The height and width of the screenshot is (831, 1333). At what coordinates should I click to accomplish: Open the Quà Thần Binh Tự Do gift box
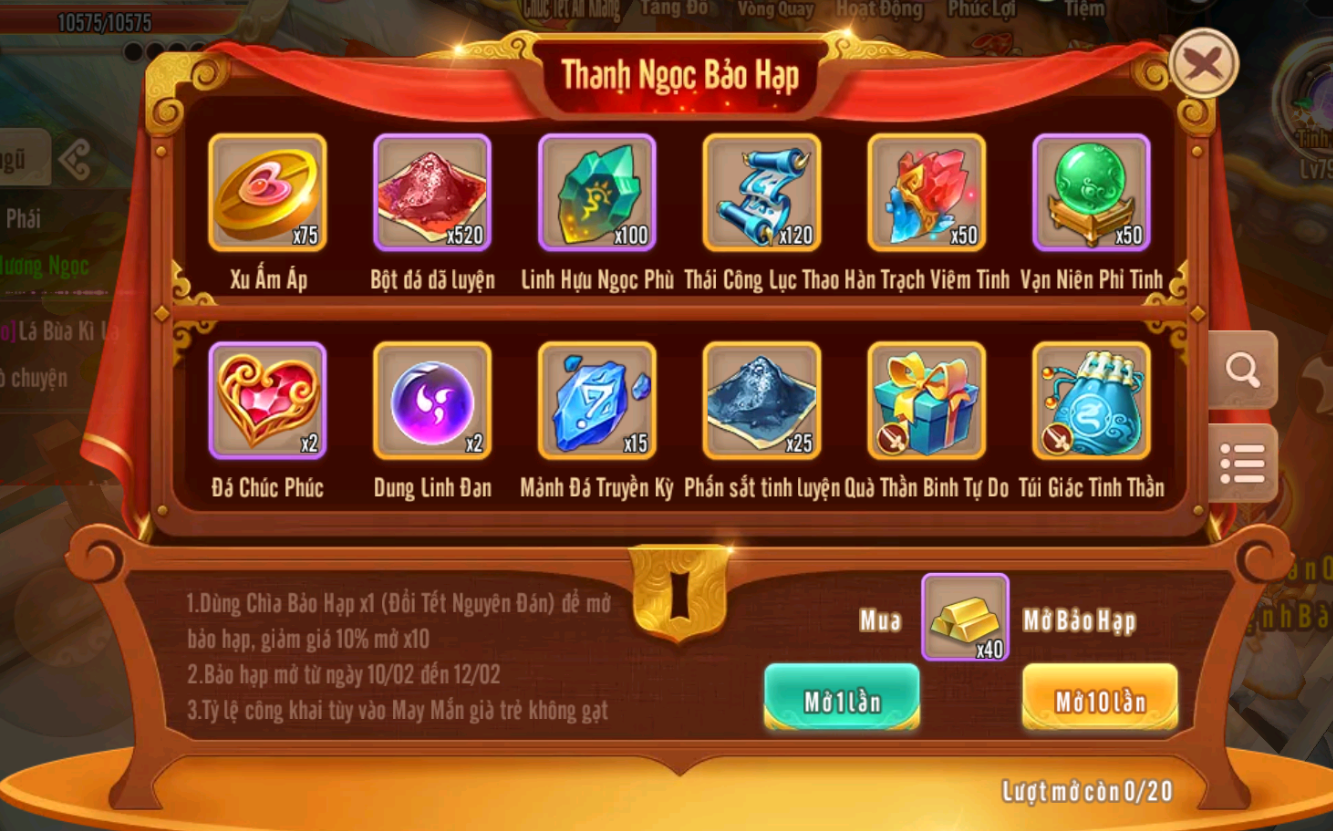(x=927, y=400)
